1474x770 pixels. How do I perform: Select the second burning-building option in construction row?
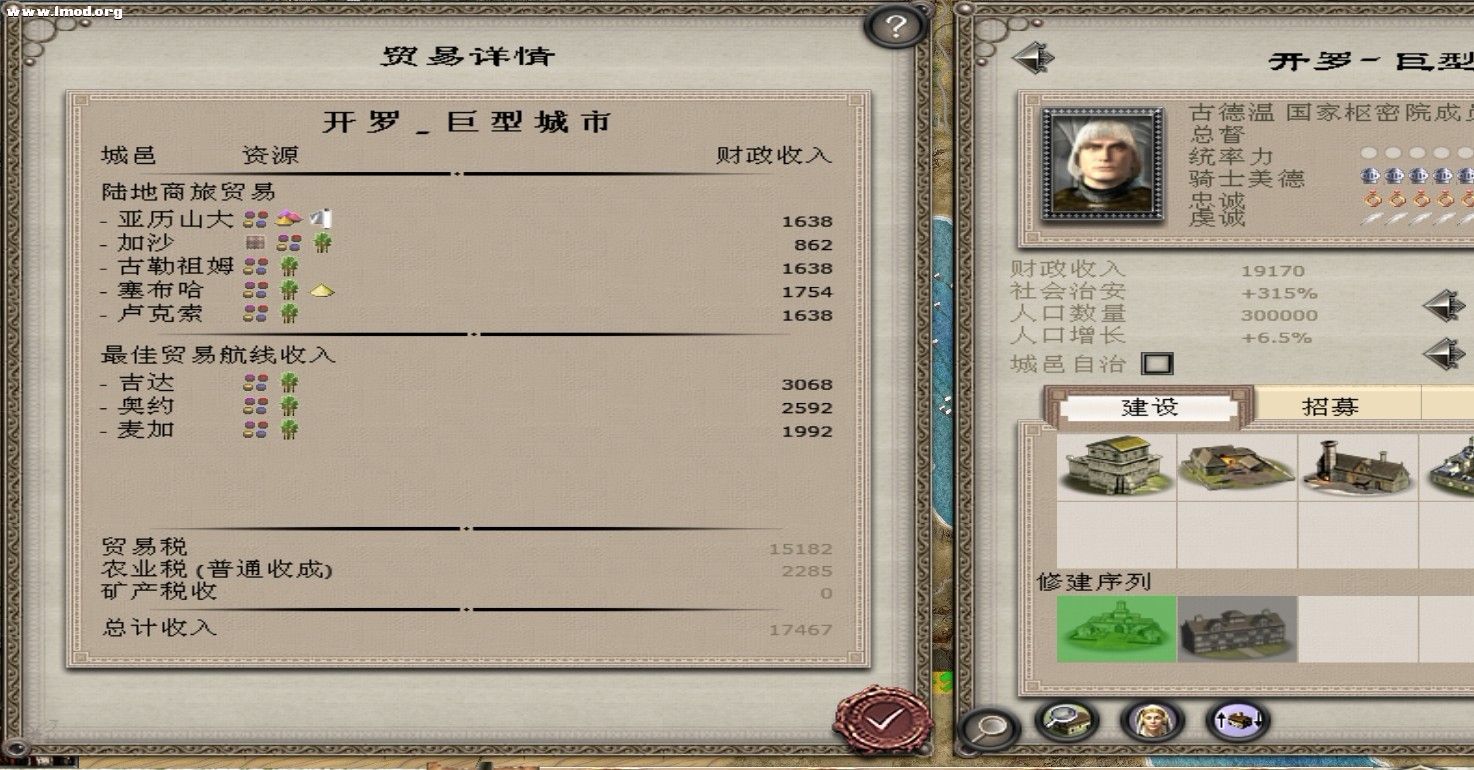pyautogui.click(x=1237, y=470)
